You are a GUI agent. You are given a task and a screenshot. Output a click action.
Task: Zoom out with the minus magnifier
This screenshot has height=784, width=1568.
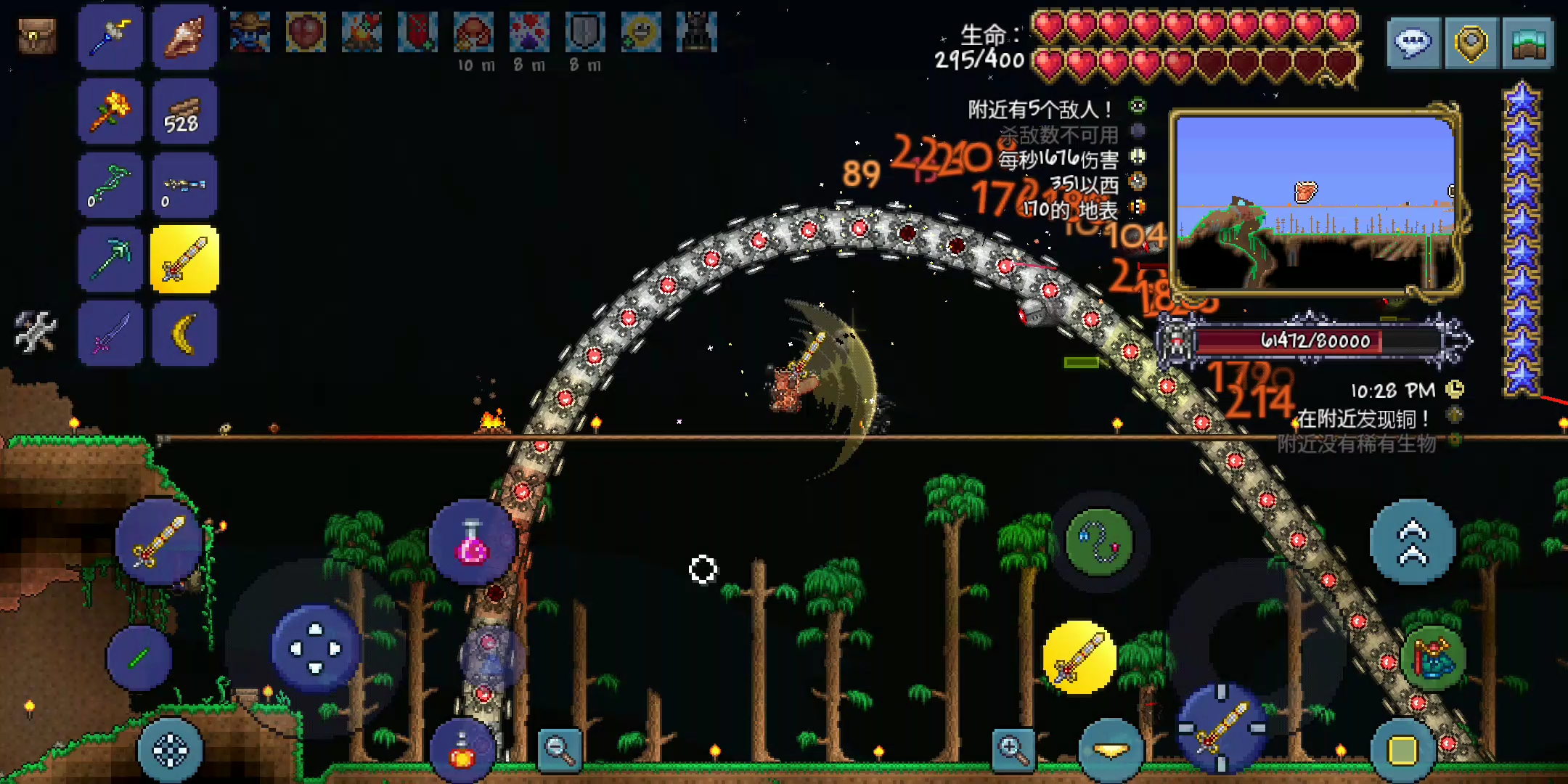click(x=560, y=749)
